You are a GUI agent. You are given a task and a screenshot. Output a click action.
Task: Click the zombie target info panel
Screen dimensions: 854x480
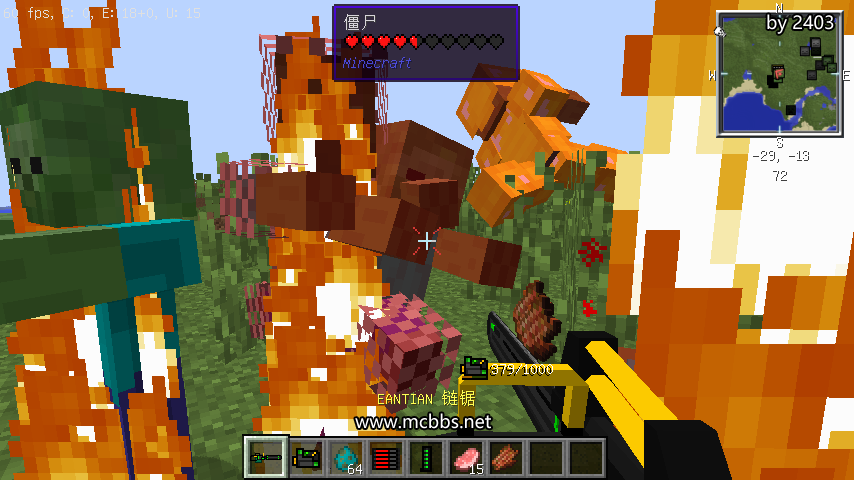click(x=425, y=43)
